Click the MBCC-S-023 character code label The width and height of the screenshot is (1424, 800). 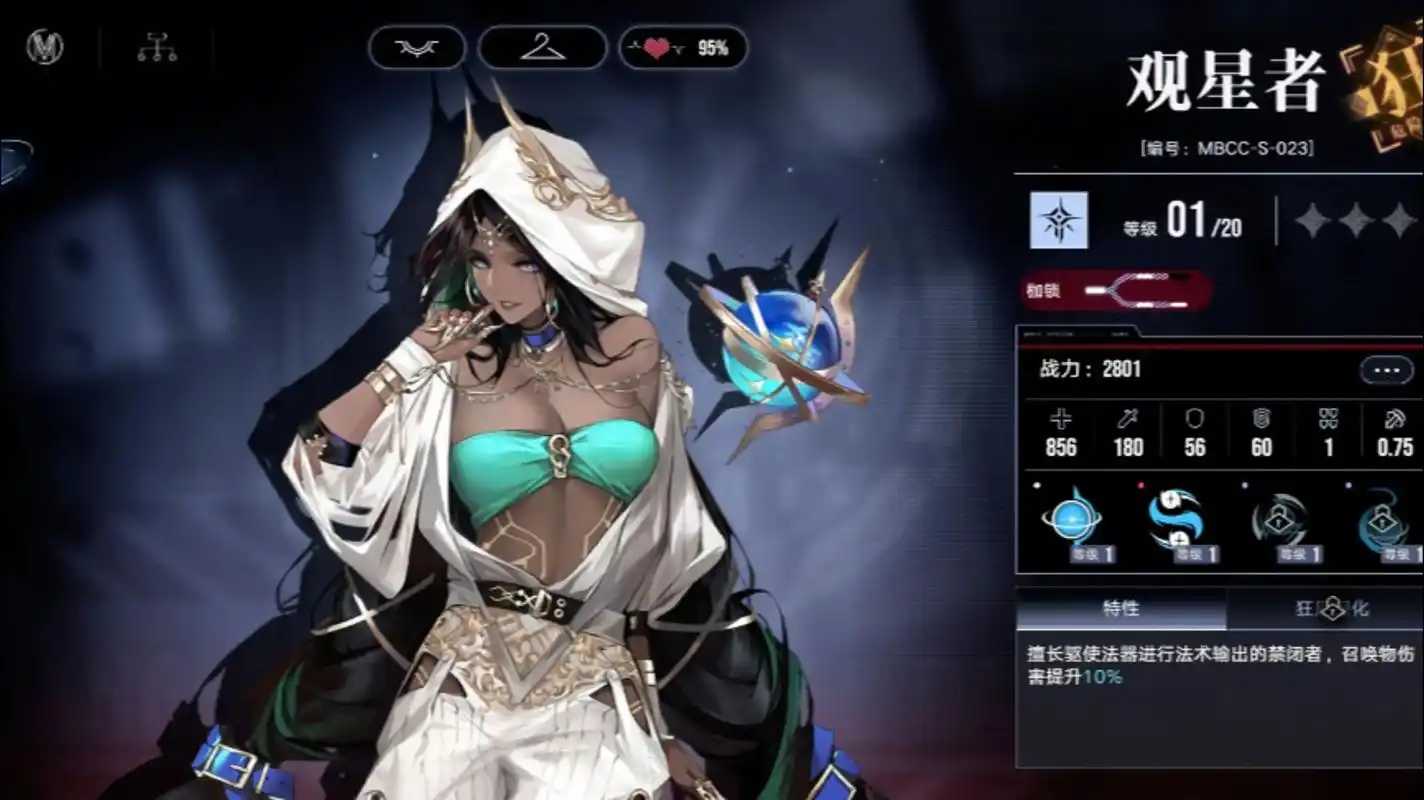(x=1227, y=145)
